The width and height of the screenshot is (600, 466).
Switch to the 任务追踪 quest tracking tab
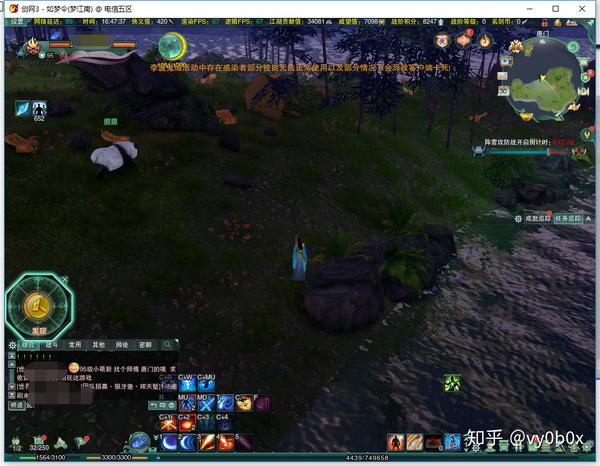[x=569, y=218]
